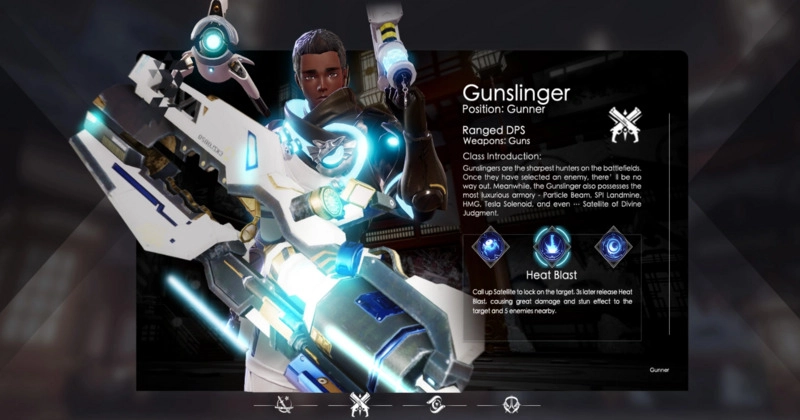Select the Heat Blast skill icon
The image size is (800, 420).
pyautogui.click(x=554, y=246)
